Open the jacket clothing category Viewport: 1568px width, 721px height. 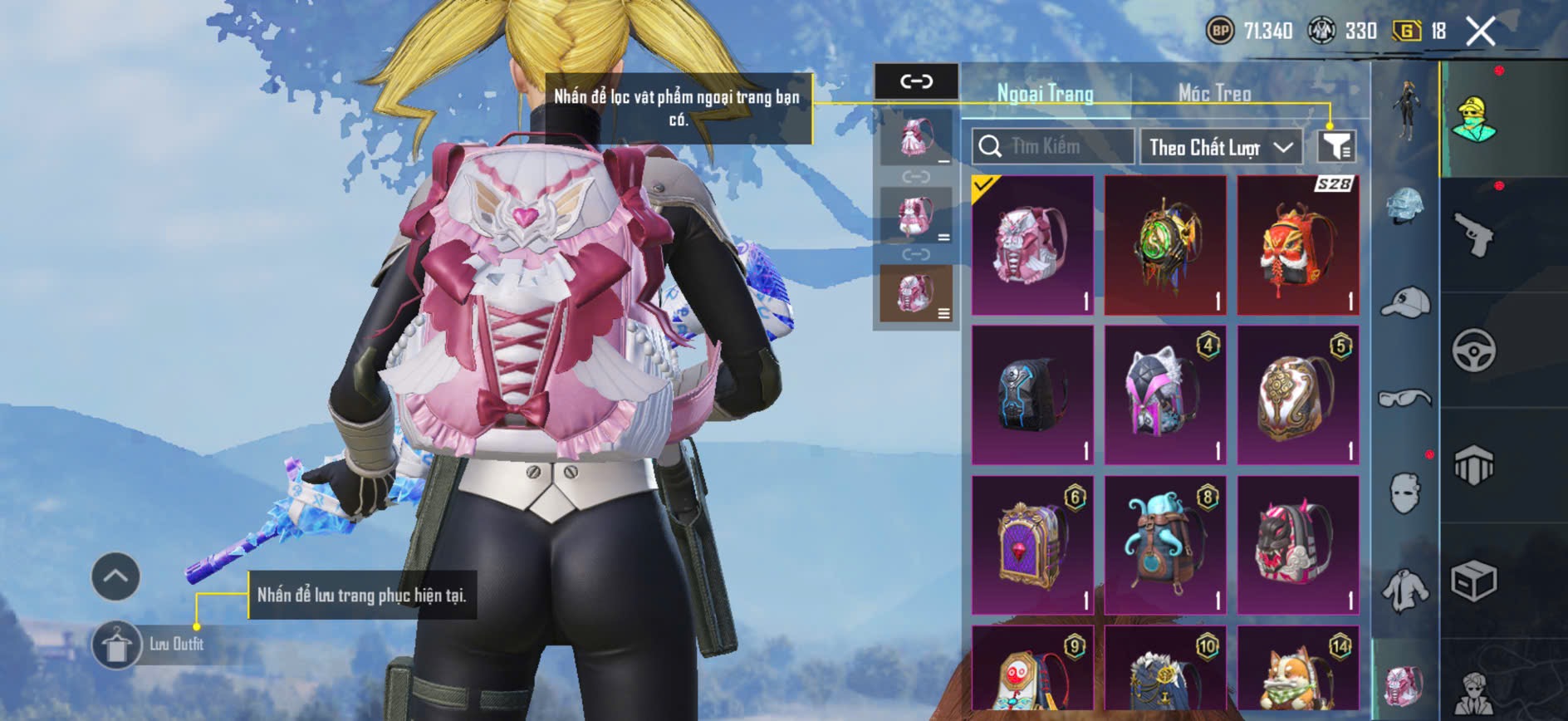[1404, 591]
